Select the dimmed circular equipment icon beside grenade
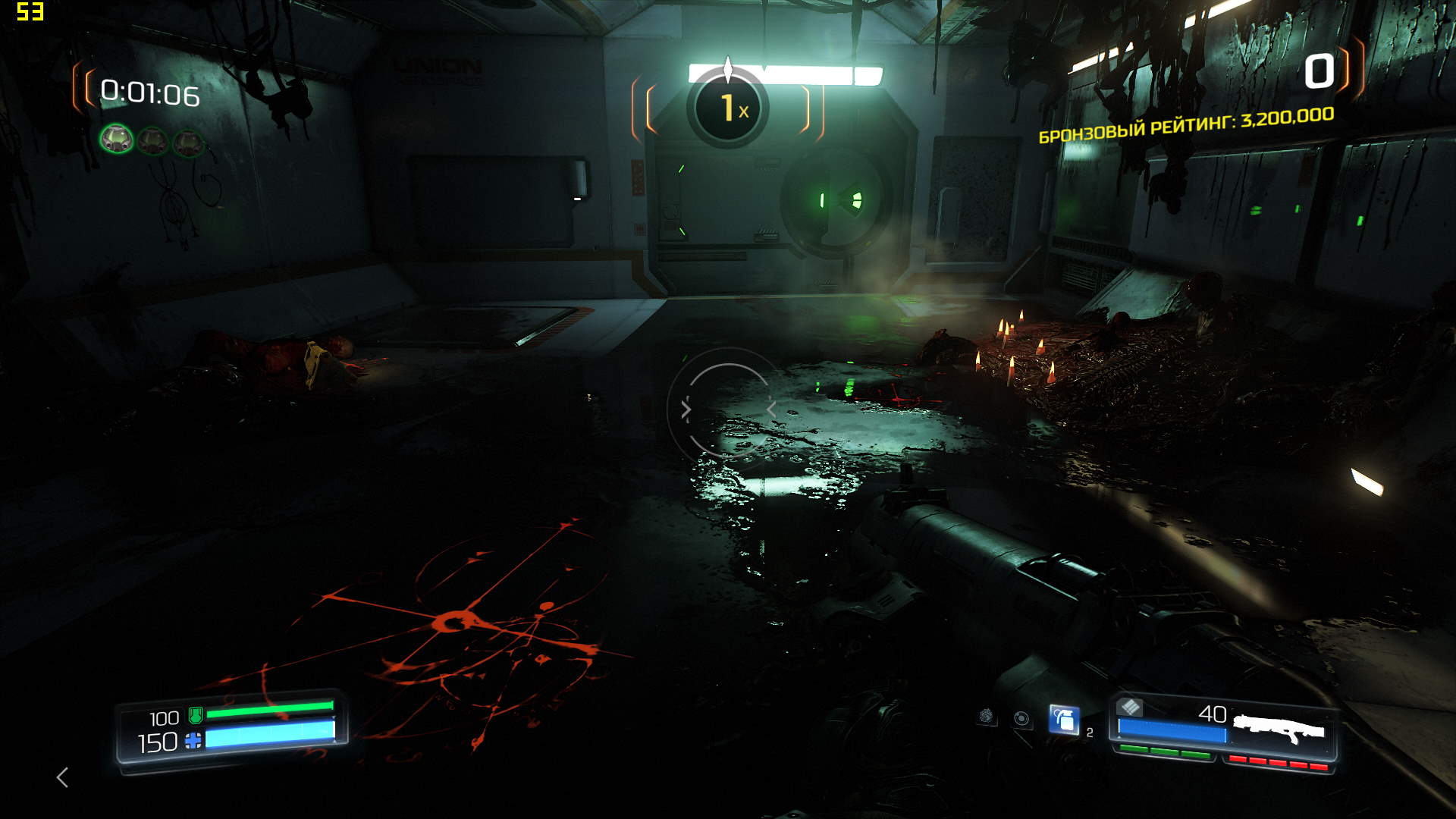This screenshot has height=819, width=1456. 1021,719
